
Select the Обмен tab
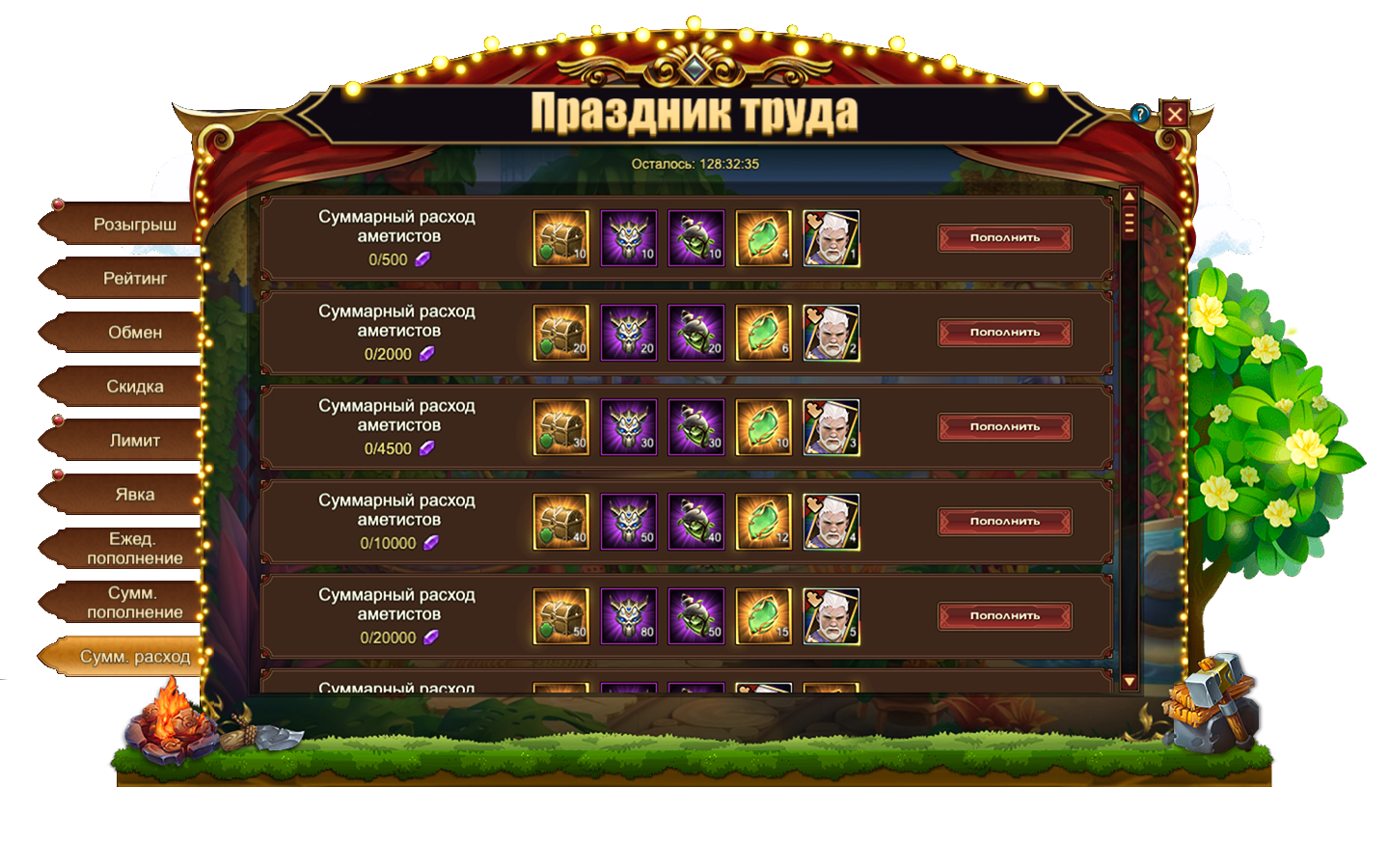coord(134,333)
